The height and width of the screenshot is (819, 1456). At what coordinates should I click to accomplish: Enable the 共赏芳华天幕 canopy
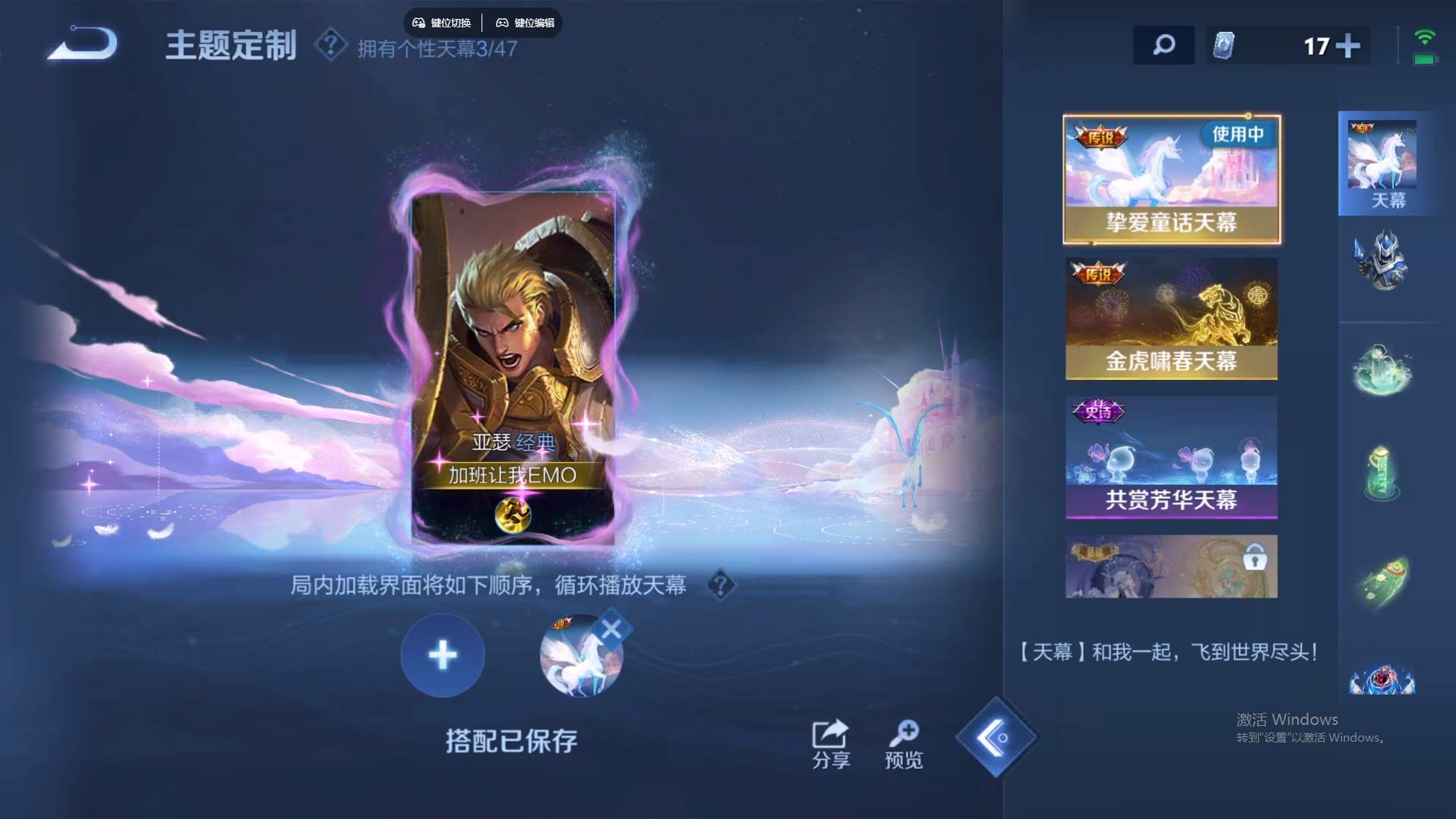tap(1172, 457)
